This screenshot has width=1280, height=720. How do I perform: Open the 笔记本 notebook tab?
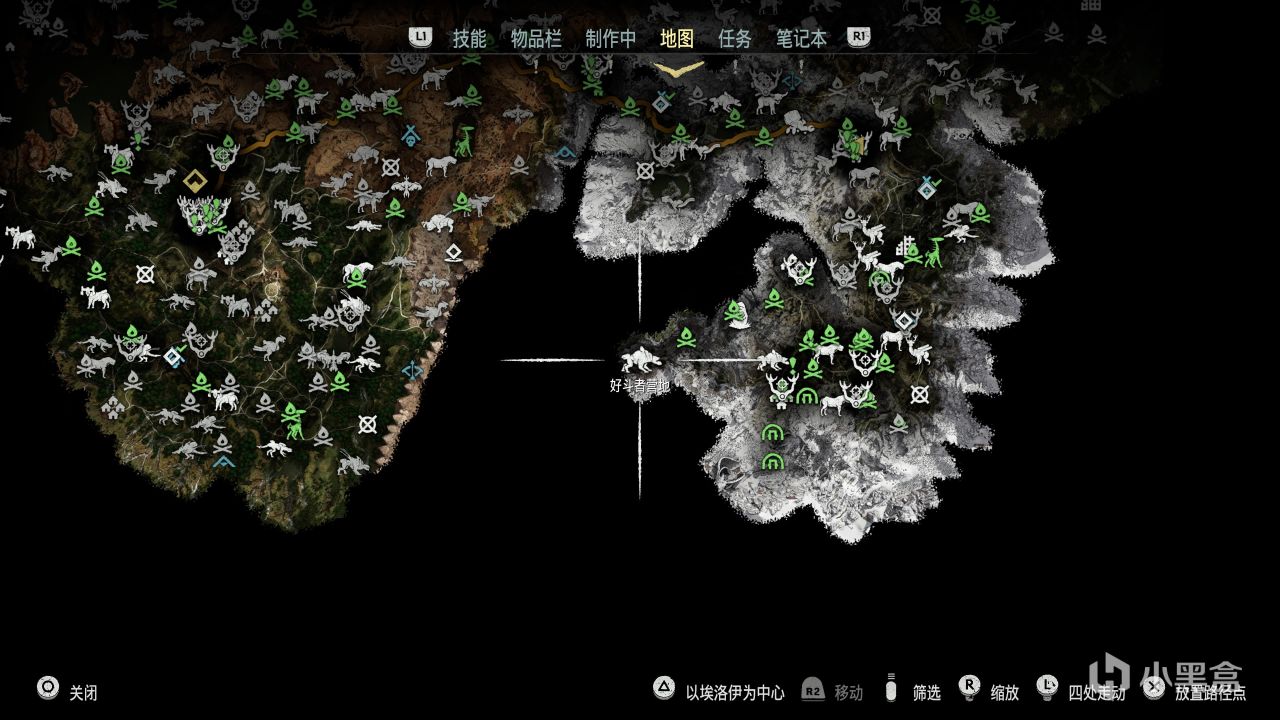pyautogui.click(x=802, y=39)
